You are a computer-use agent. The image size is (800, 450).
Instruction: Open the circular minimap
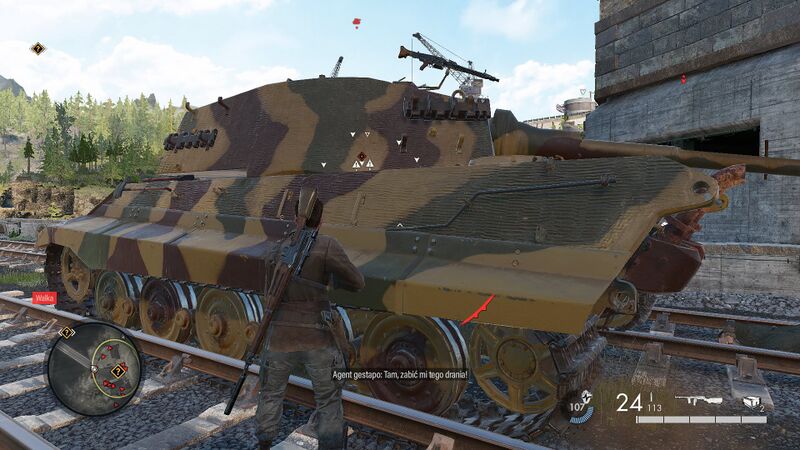(x=94, y=368)
